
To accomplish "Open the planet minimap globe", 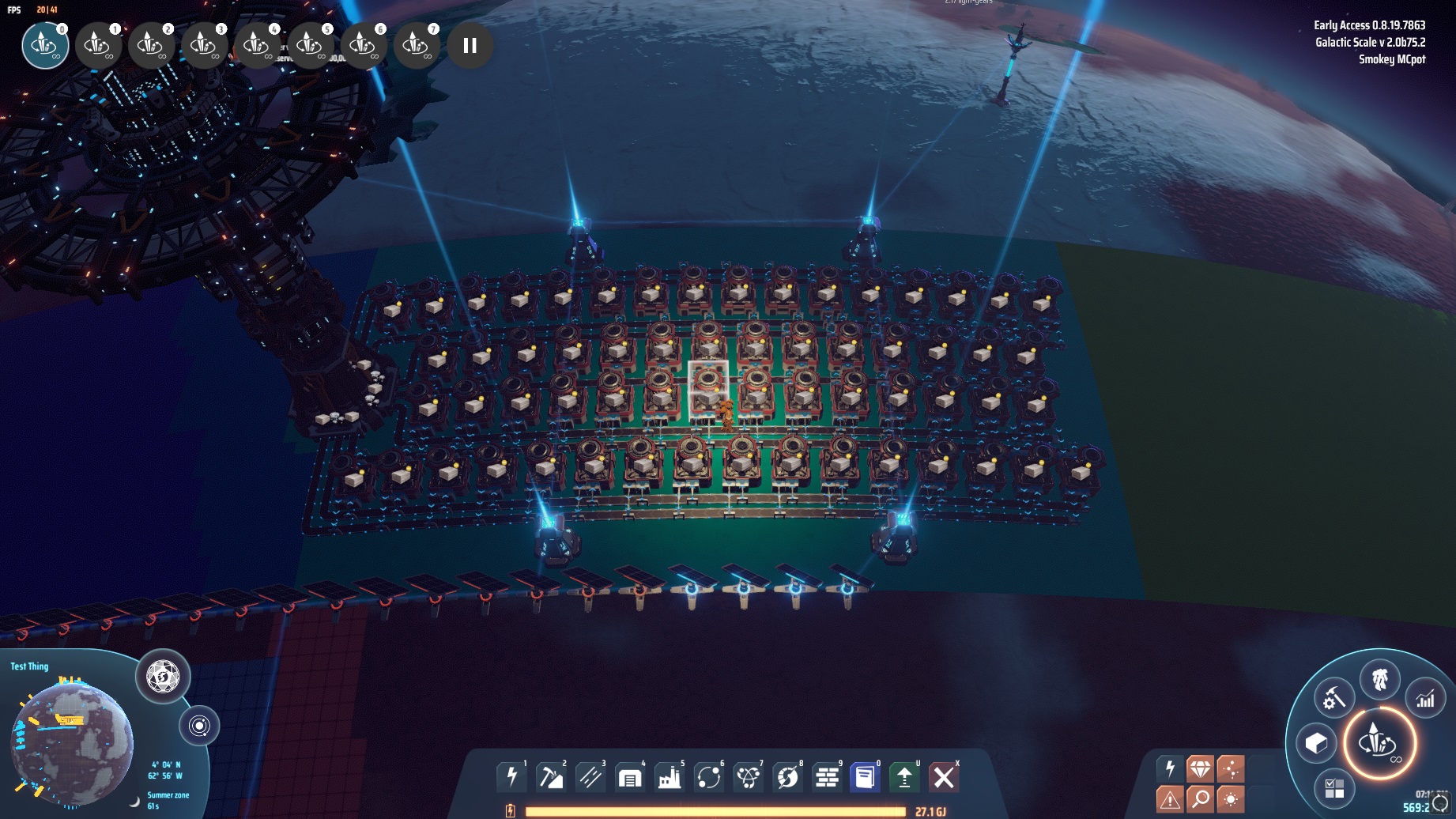I will tap(73, 743).
